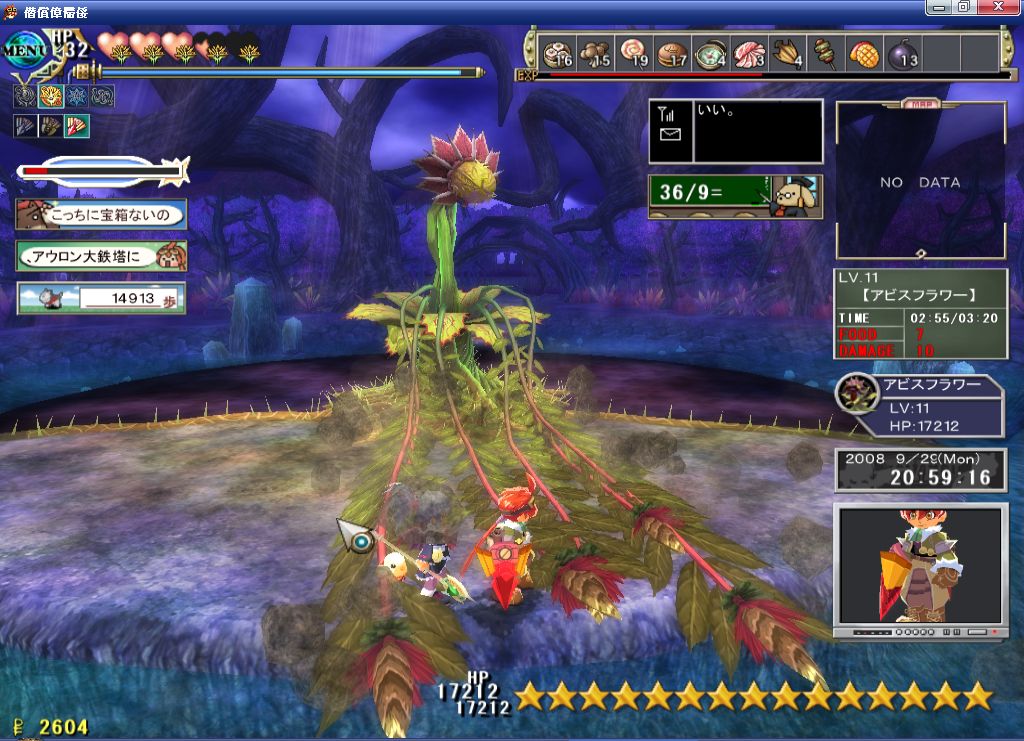
Task: Open the round MENU button
Action: [x=26, y=47]
